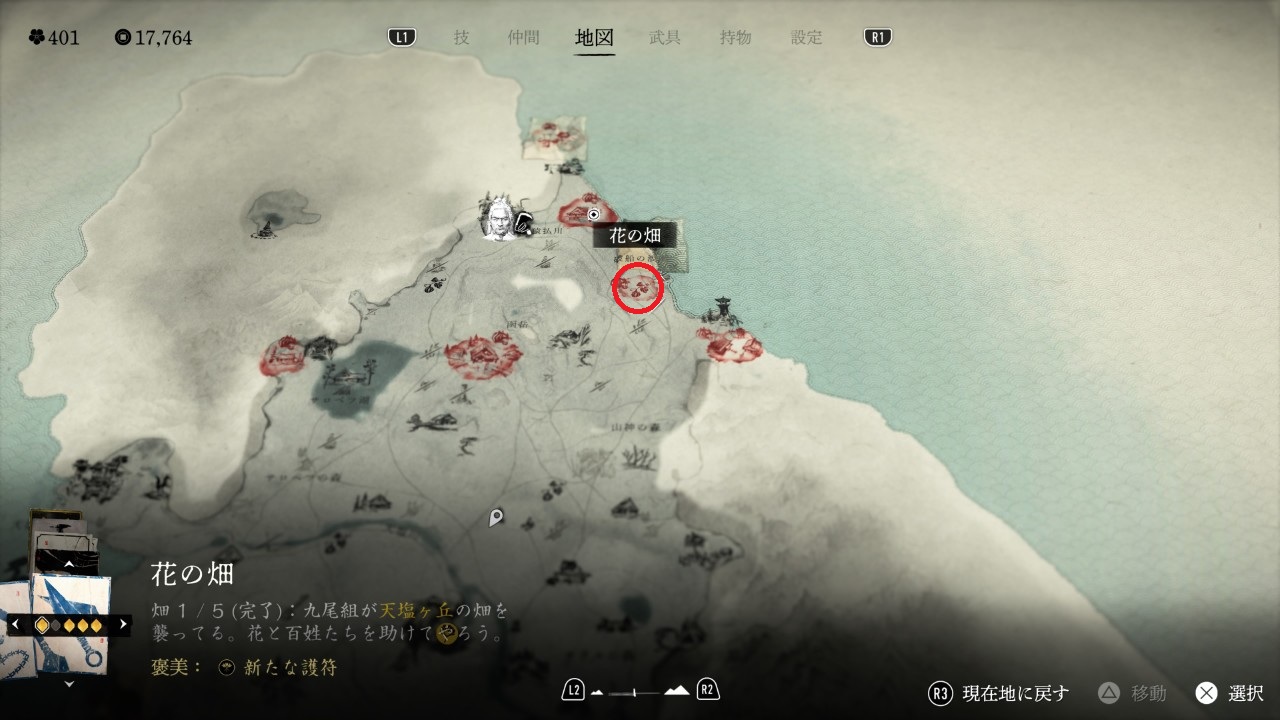
Task: Click the 新たな護符 reward icon
Action: [x=227, y=668]
